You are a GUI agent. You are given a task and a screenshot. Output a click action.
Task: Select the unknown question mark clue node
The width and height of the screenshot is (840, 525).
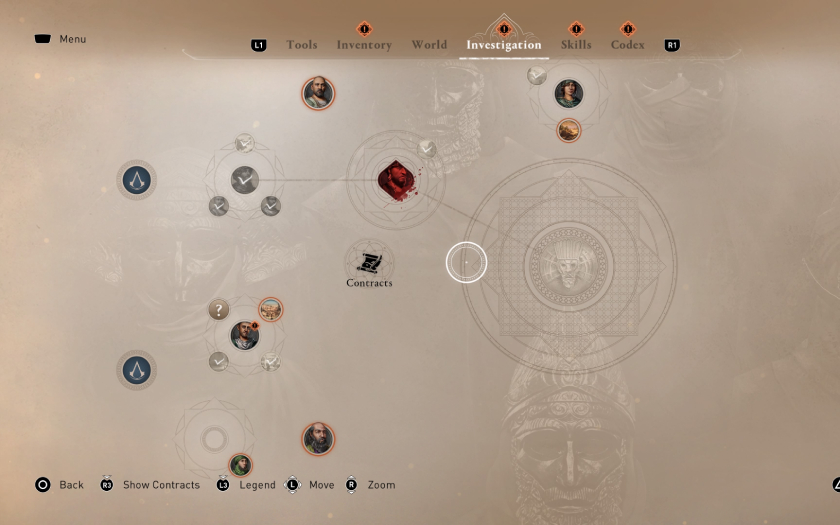pyautogui.click(x=219, y=310)
